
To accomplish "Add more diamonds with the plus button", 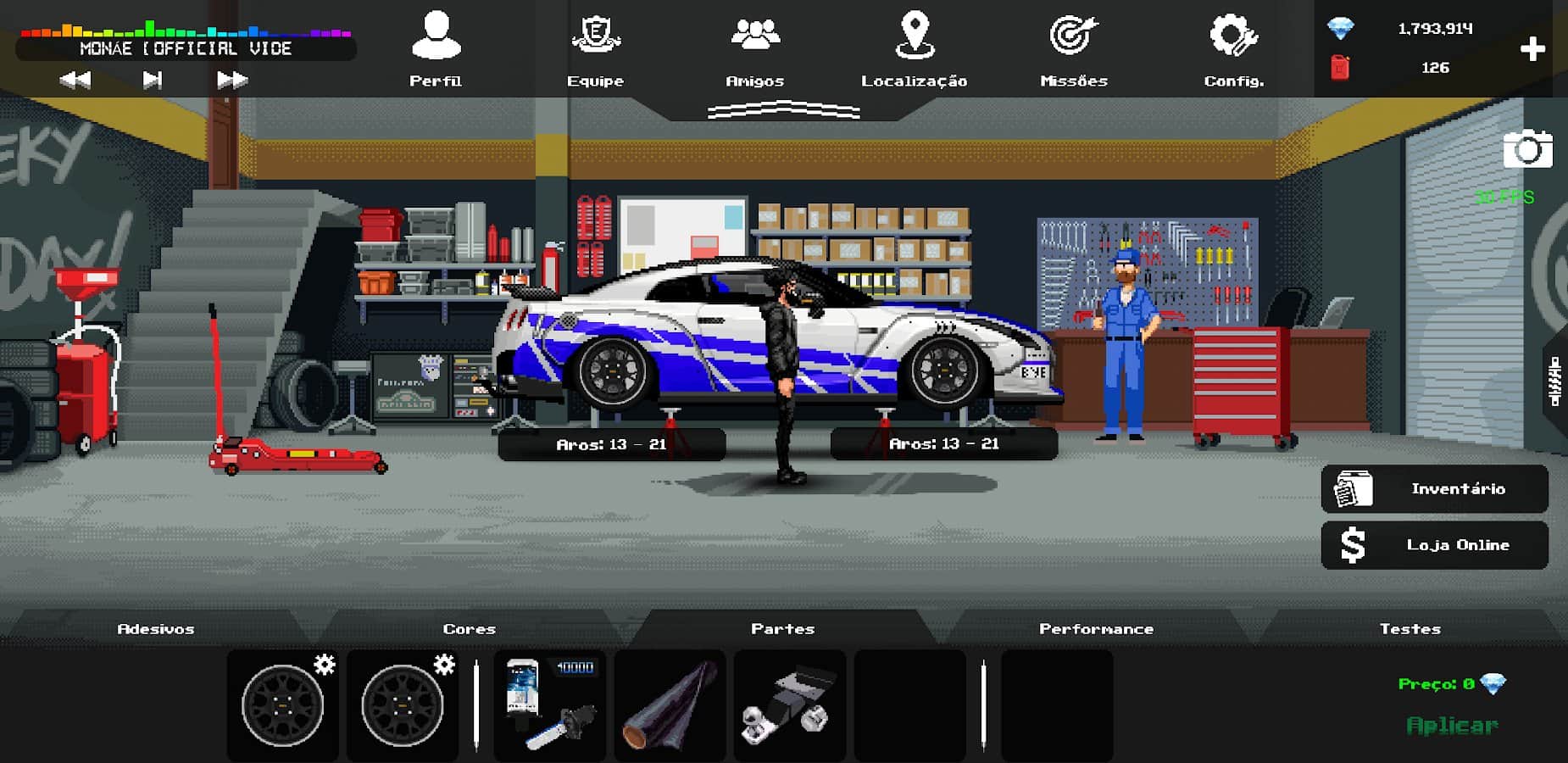I will (x=1532, y=49).
